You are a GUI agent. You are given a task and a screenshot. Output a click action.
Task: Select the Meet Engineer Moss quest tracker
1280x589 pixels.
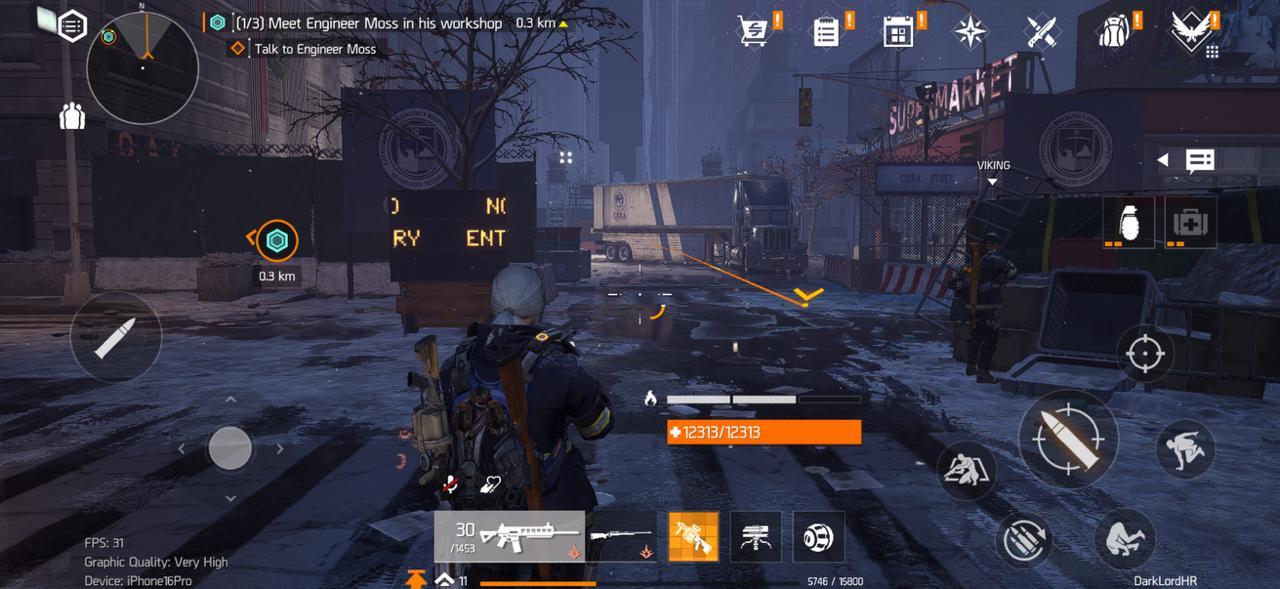[368, 22]
